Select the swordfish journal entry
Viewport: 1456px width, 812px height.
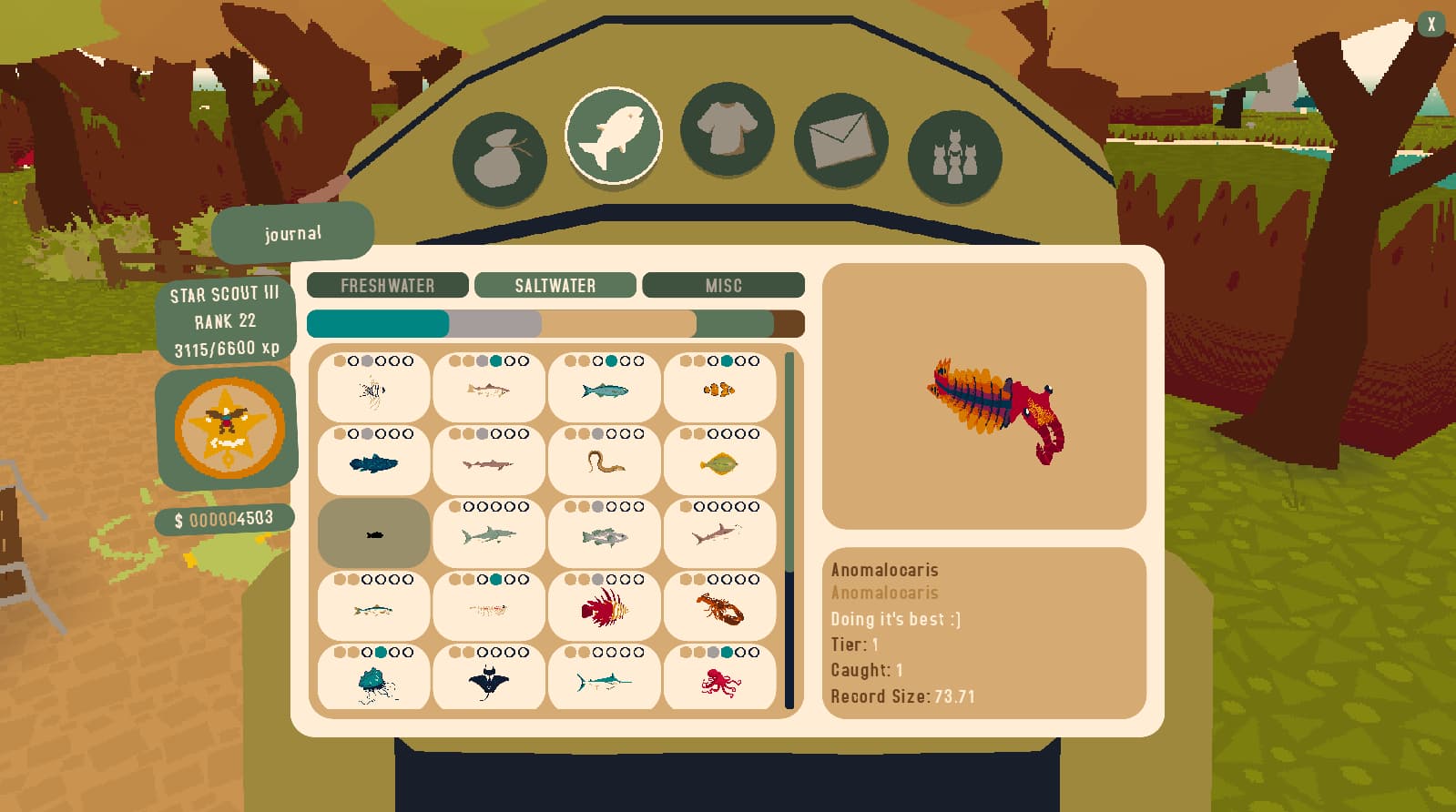point(604,681)
